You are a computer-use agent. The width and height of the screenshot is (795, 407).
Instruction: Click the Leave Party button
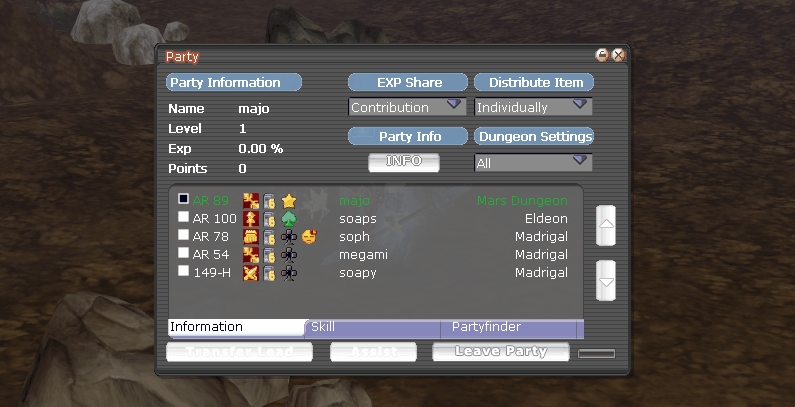pyautogui.click(x=501, y=352)
